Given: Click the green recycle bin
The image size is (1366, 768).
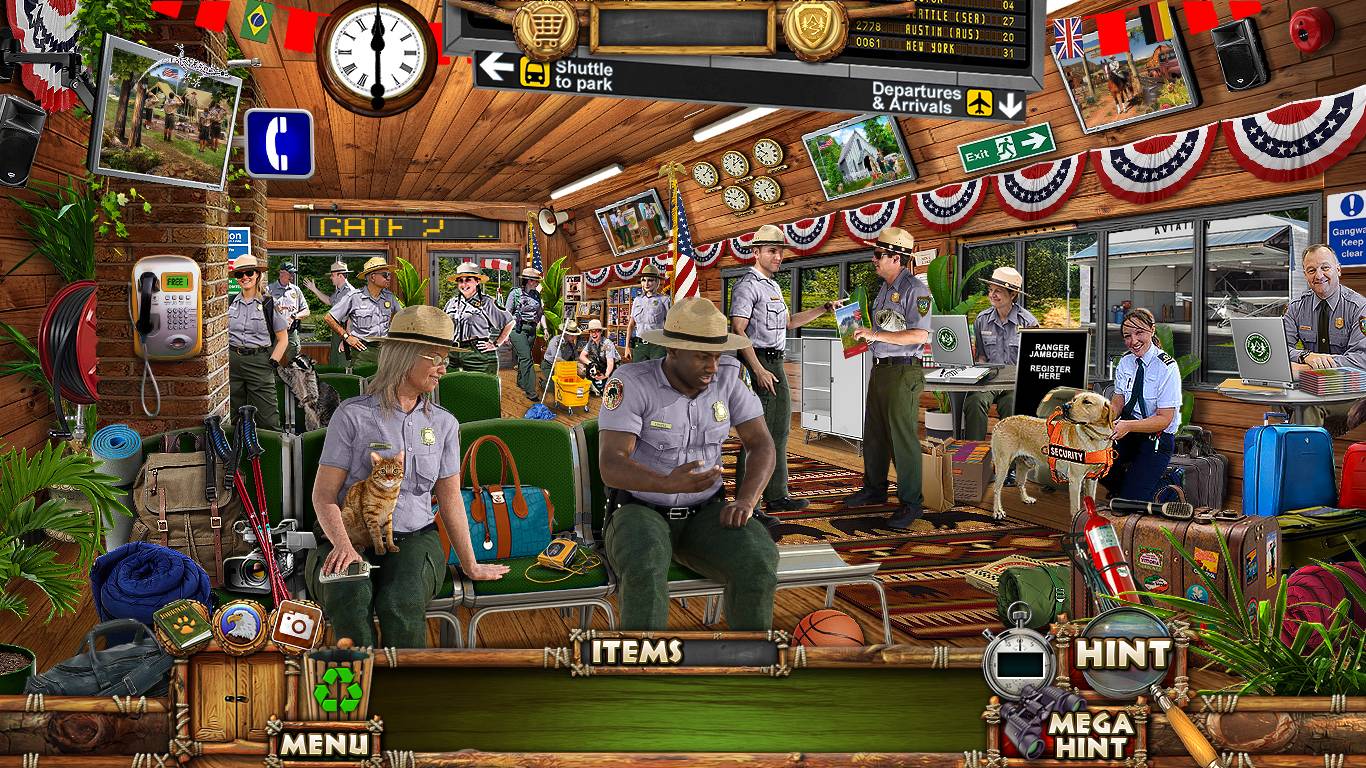Looking at the screenshot, I should tap(338, 686).
